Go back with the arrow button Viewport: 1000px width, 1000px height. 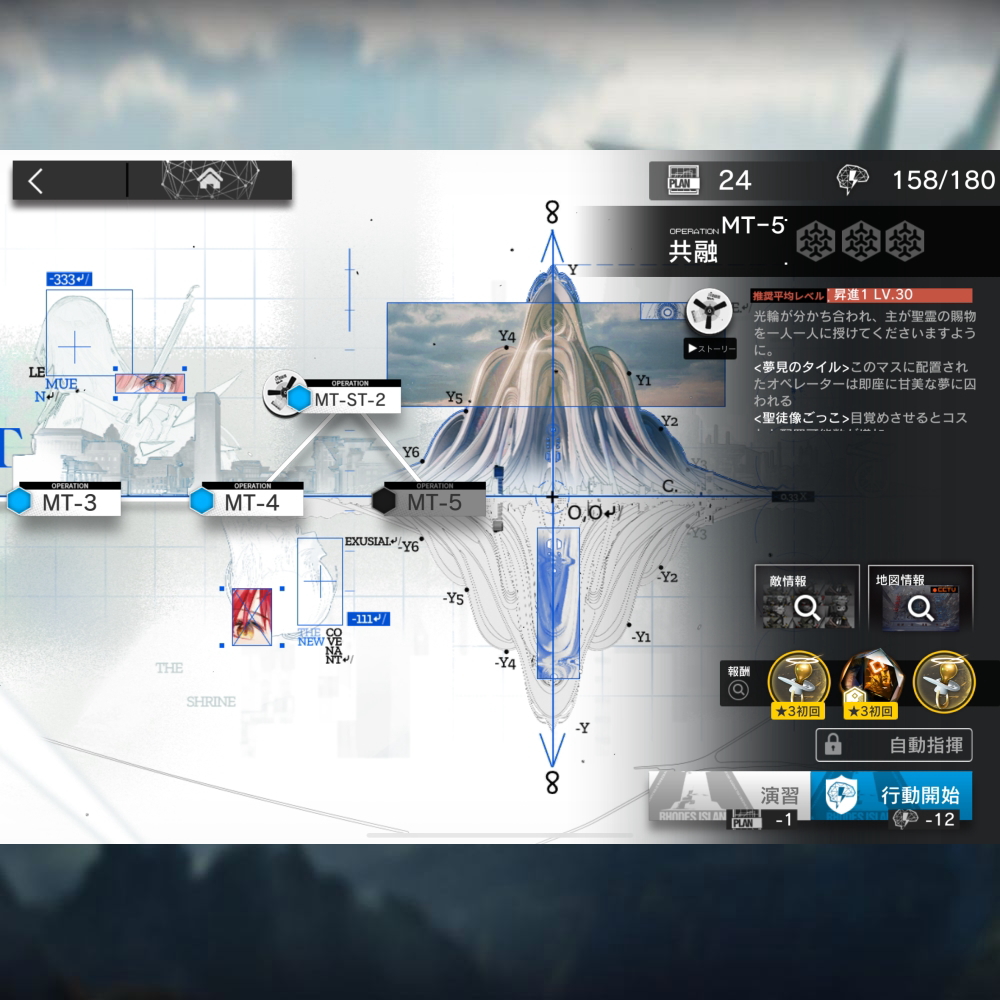[x=37, y=181]
